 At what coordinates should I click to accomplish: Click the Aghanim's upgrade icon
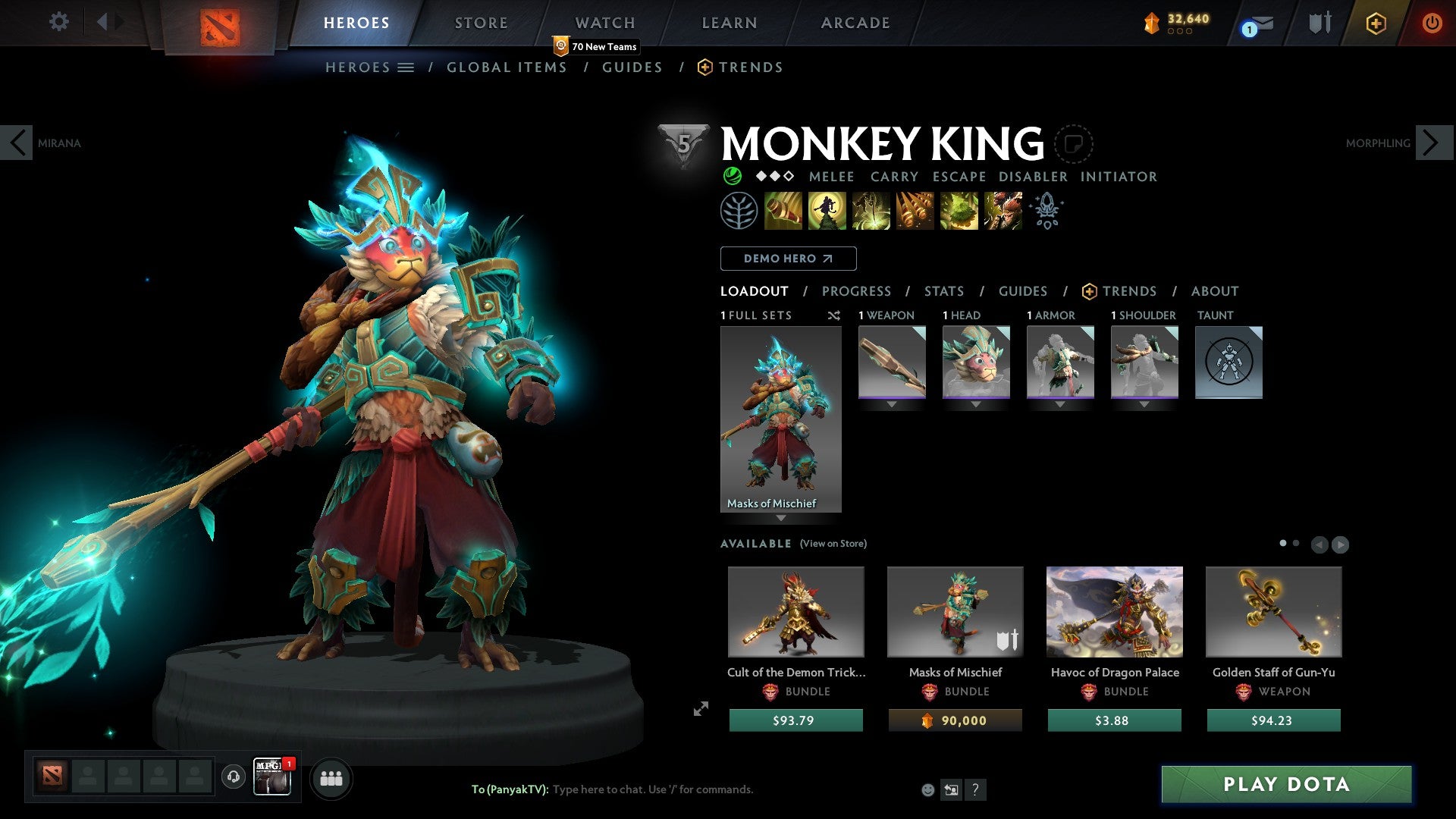click(x=1046, y=211)
